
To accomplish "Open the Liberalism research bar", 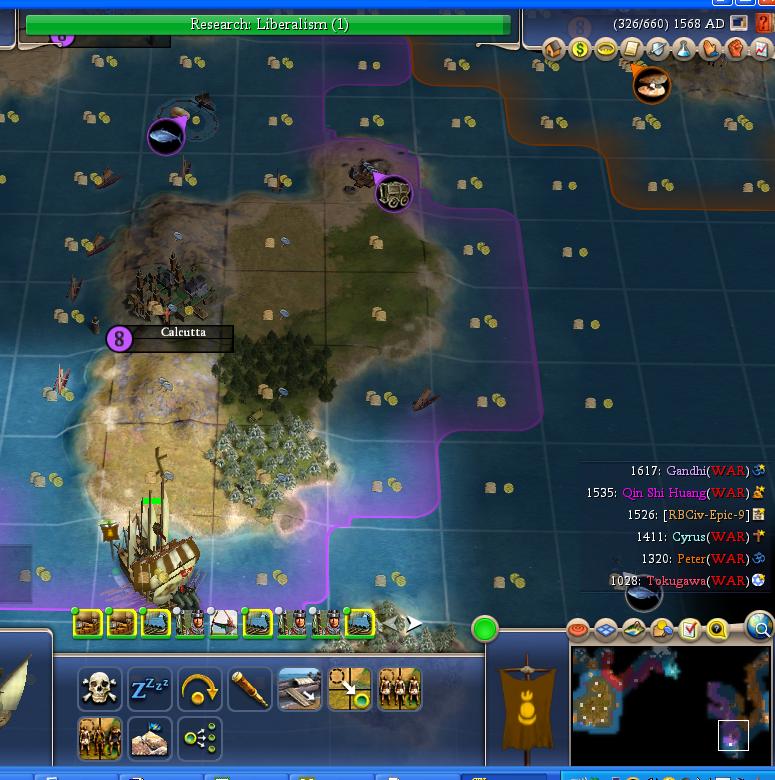I will coord(268,24).
